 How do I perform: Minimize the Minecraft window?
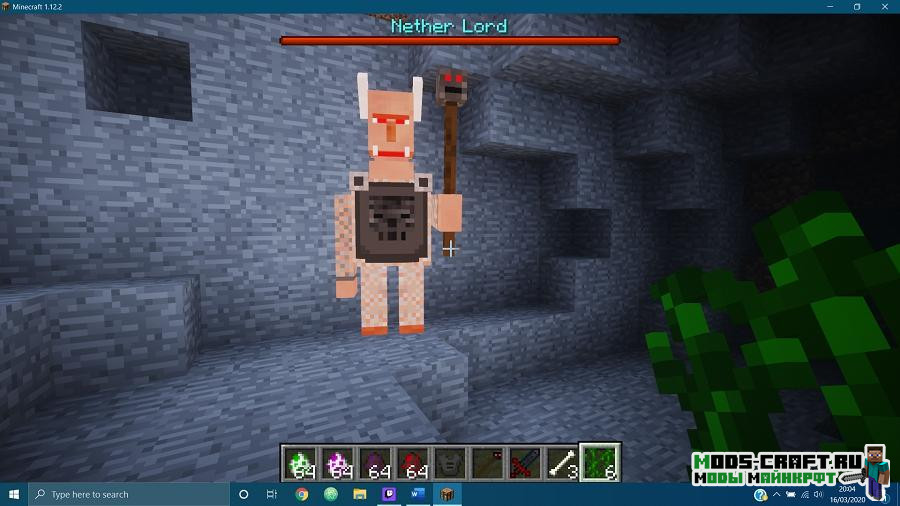pos(829,6)
